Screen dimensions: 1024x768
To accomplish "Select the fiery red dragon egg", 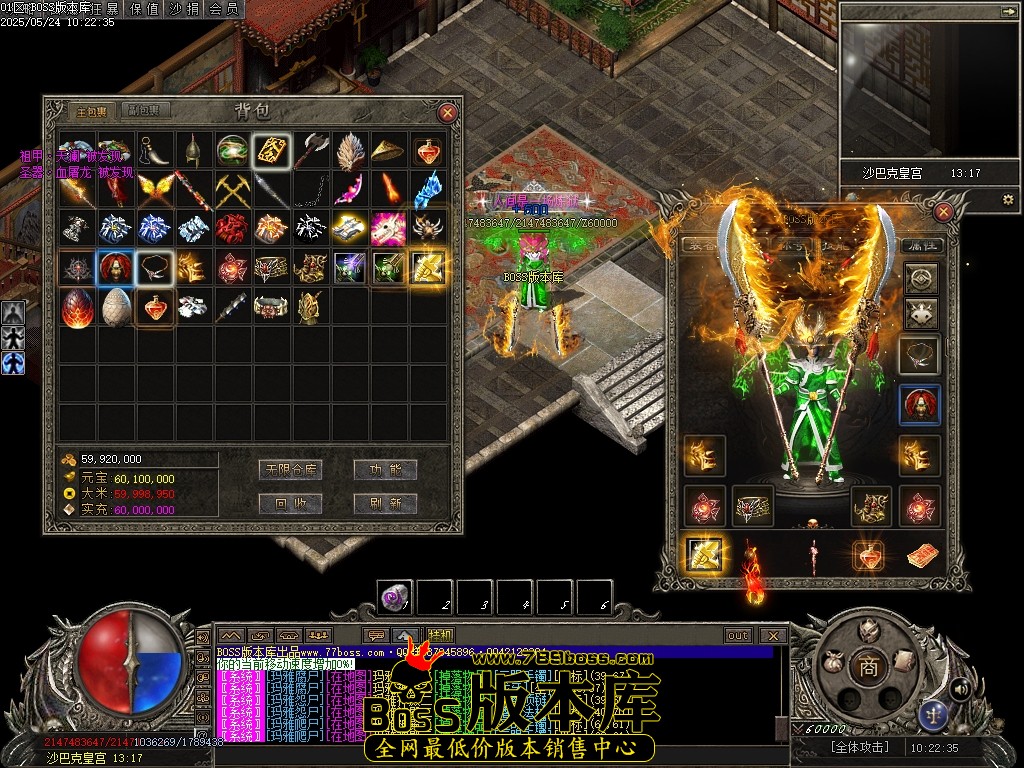I will [77, 307].
